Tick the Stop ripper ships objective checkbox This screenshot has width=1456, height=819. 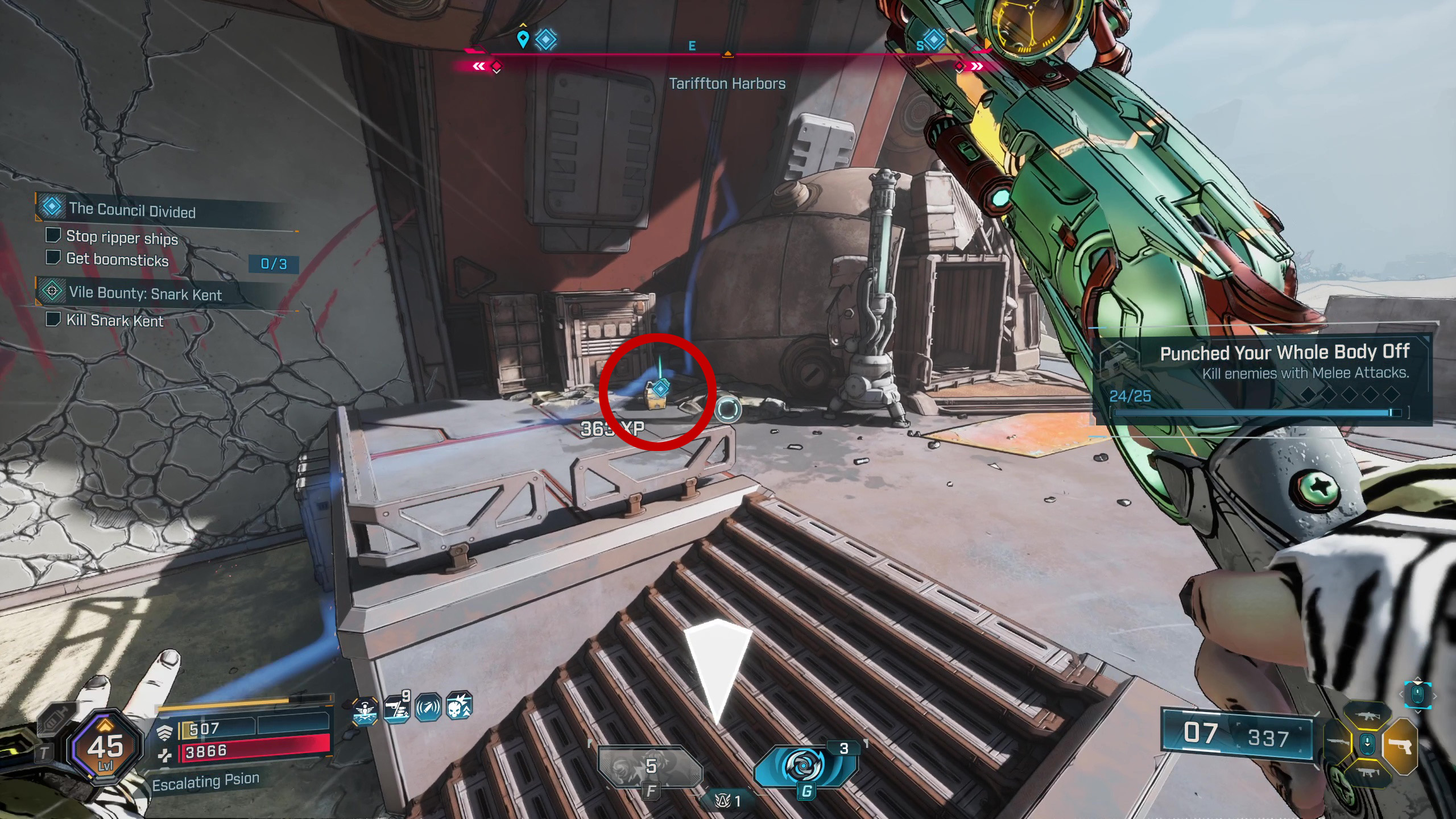pyautogui.click(x=53, y=235)
